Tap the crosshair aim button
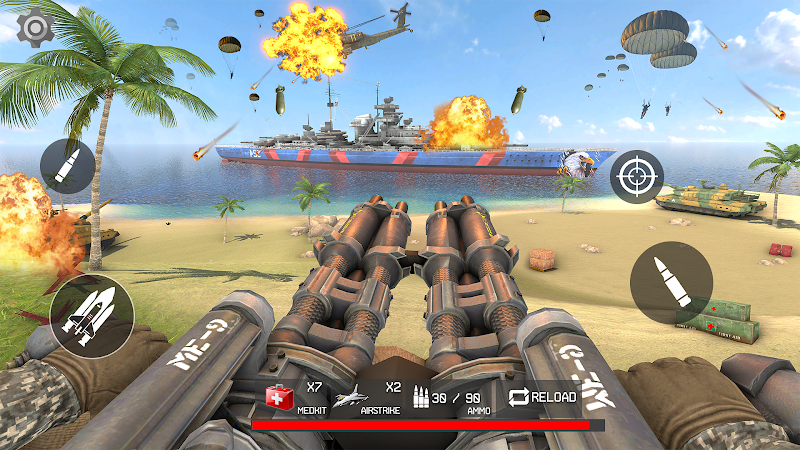800x450 pixels. point(637,176)
